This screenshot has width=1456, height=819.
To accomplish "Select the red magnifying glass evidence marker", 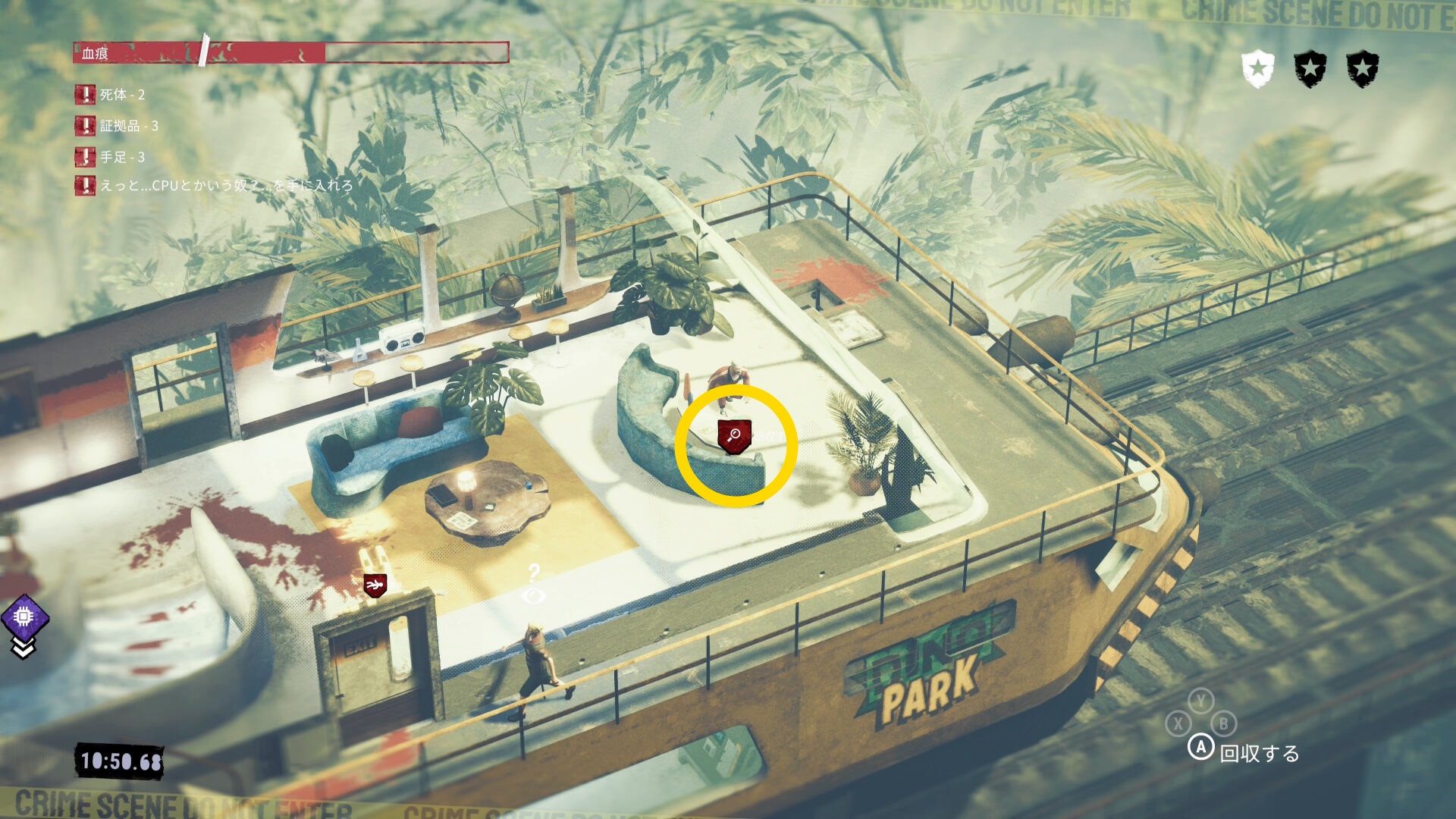I will pyautogui.click(x=734, y=436).
